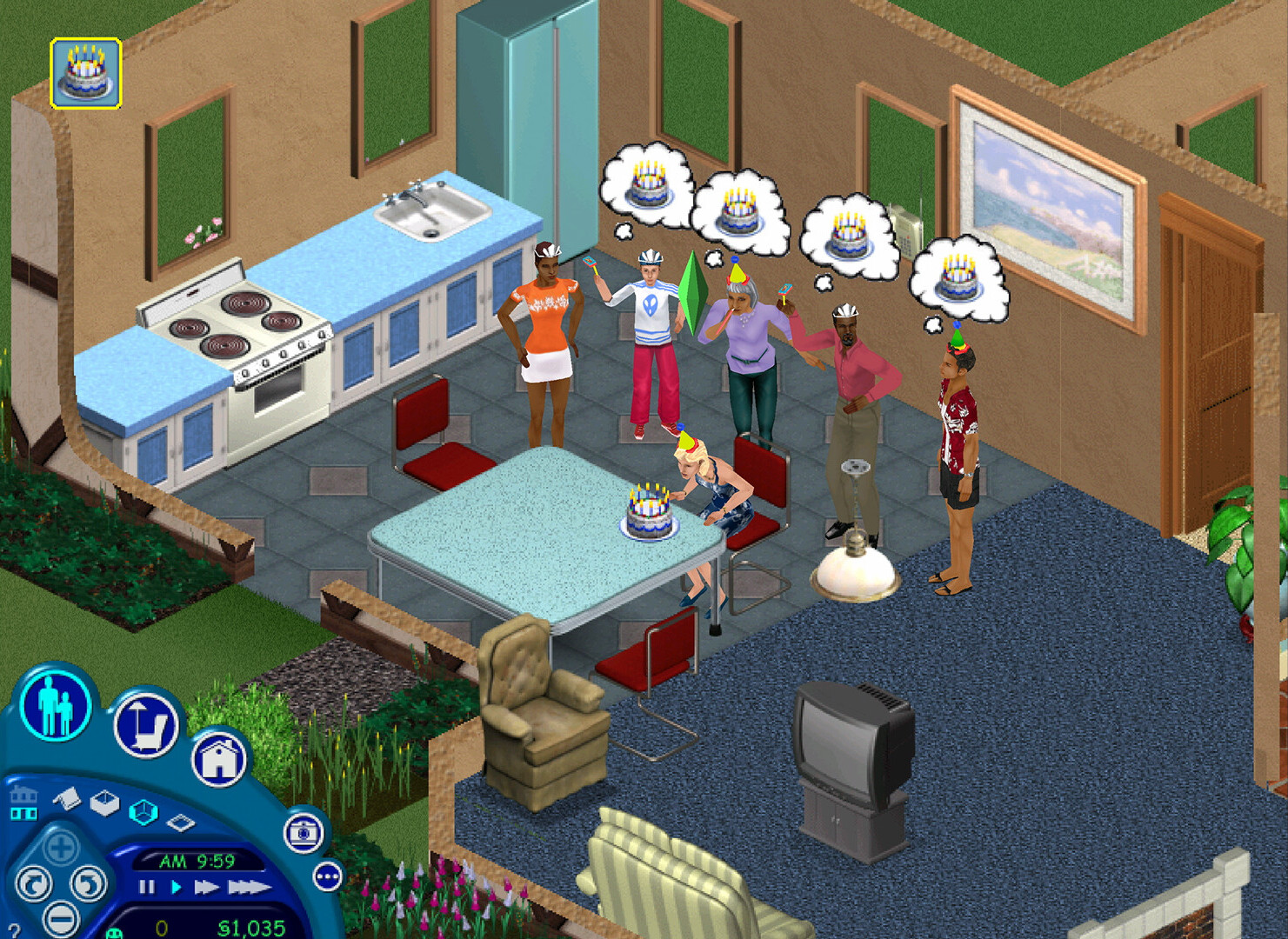Set game speed to fast forward
The height and width of the screenshot is (939, 1288).
pos(206,888)
